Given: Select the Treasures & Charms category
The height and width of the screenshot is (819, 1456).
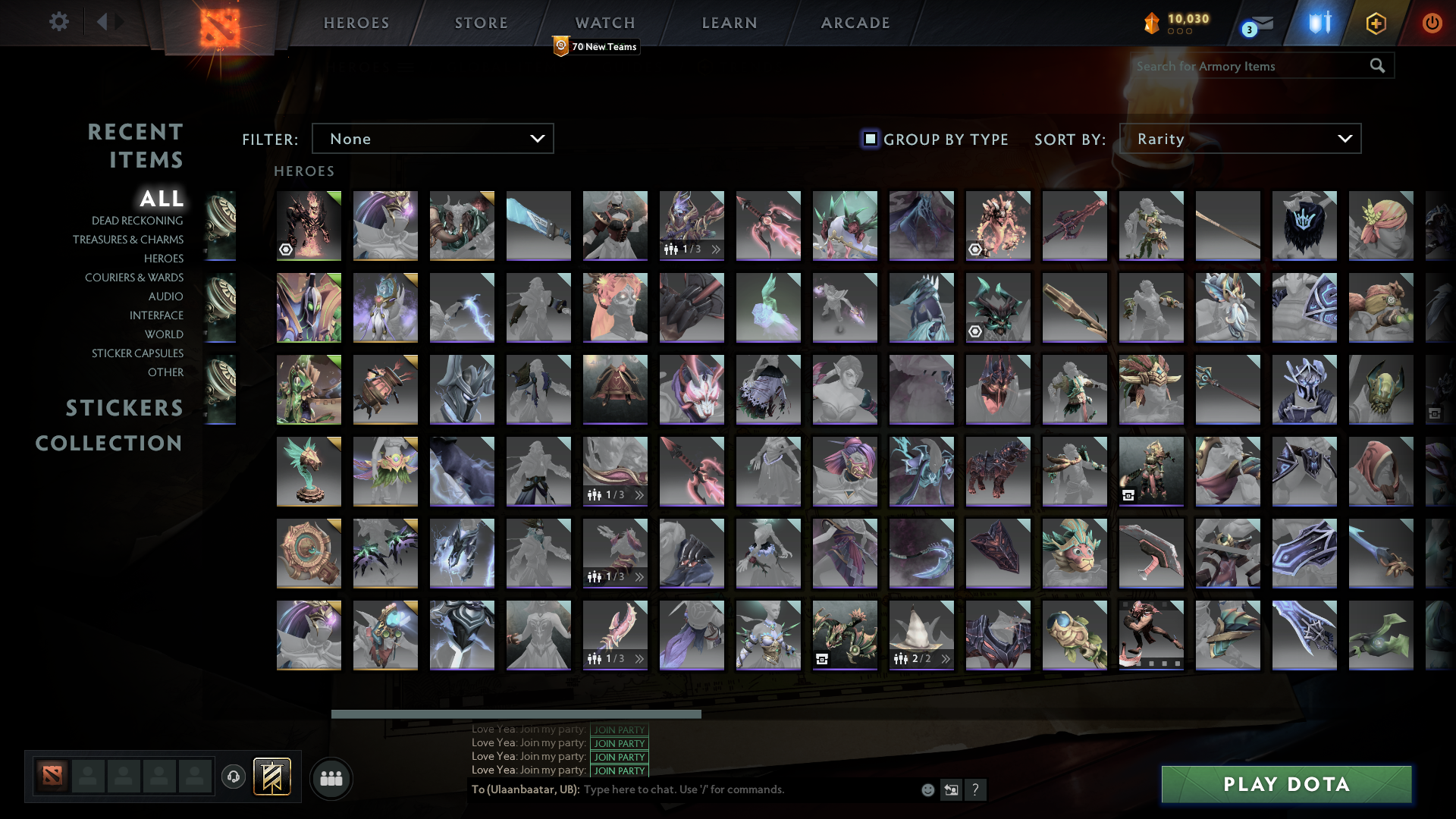Looking at the screenshot, I should [x=129, y=240].
